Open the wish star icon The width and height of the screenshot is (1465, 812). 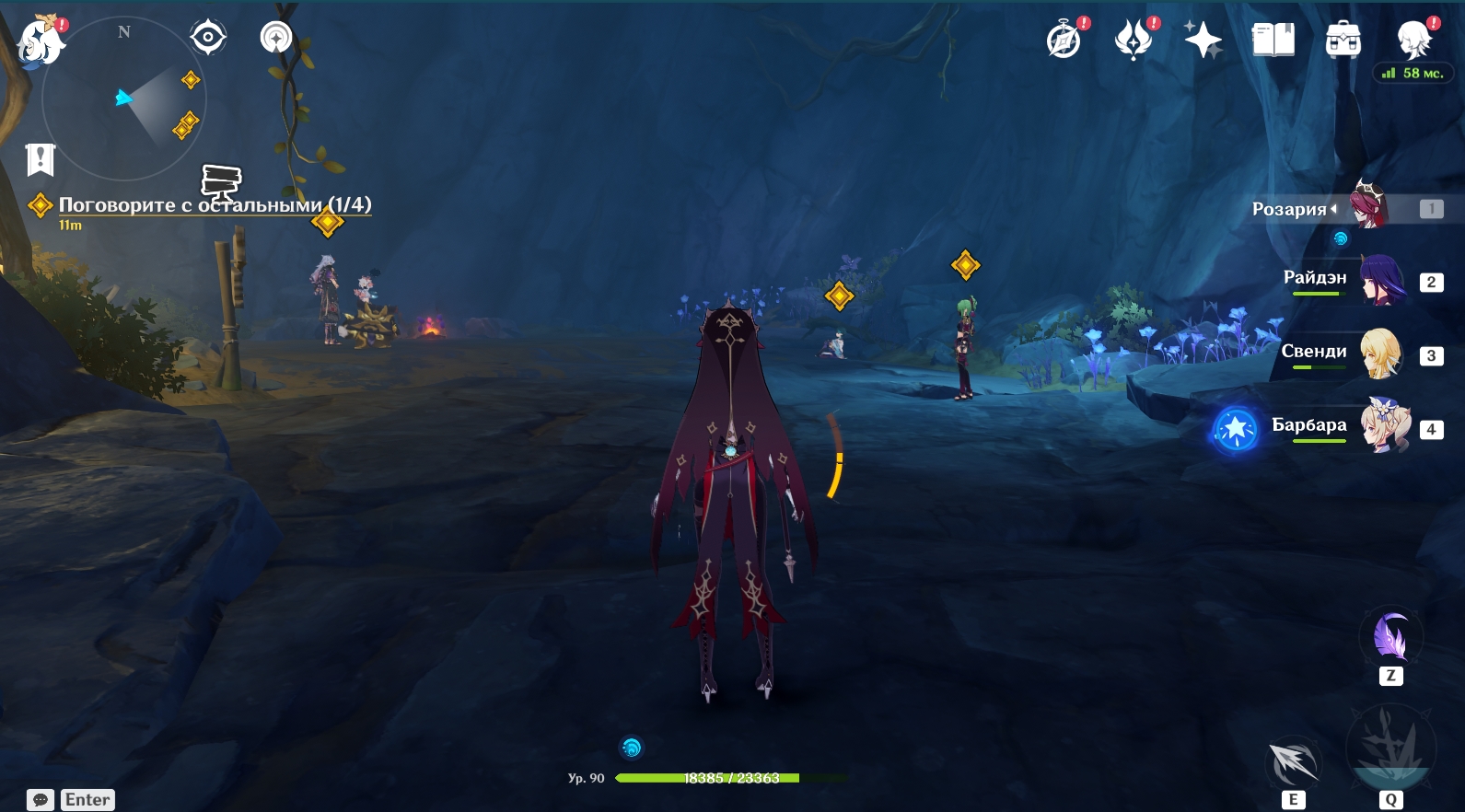pyautogui.click(x=1203, y=41)
